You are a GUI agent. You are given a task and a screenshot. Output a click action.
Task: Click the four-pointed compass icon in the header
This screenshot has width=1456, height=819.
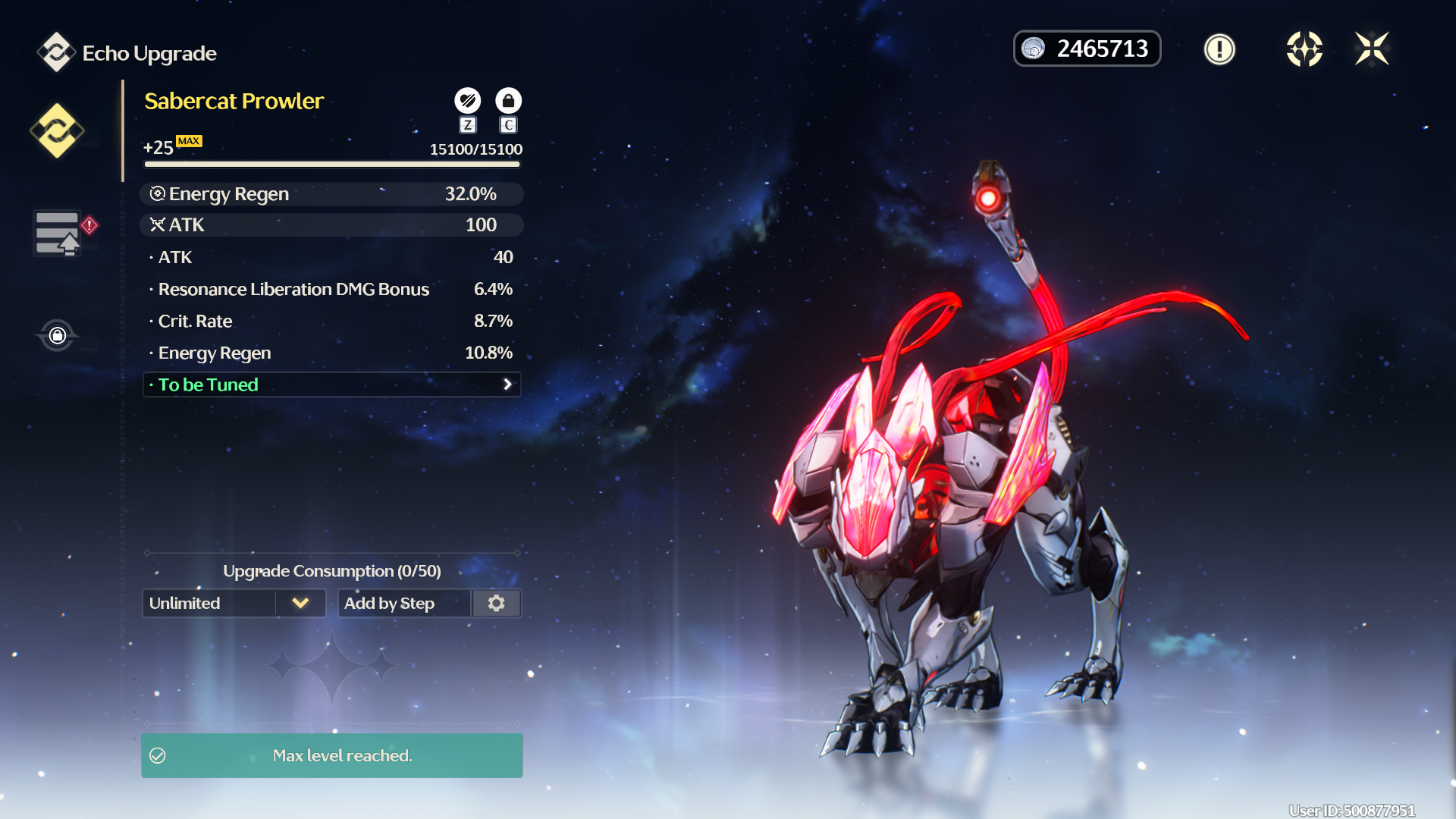tap(1304, 49)
